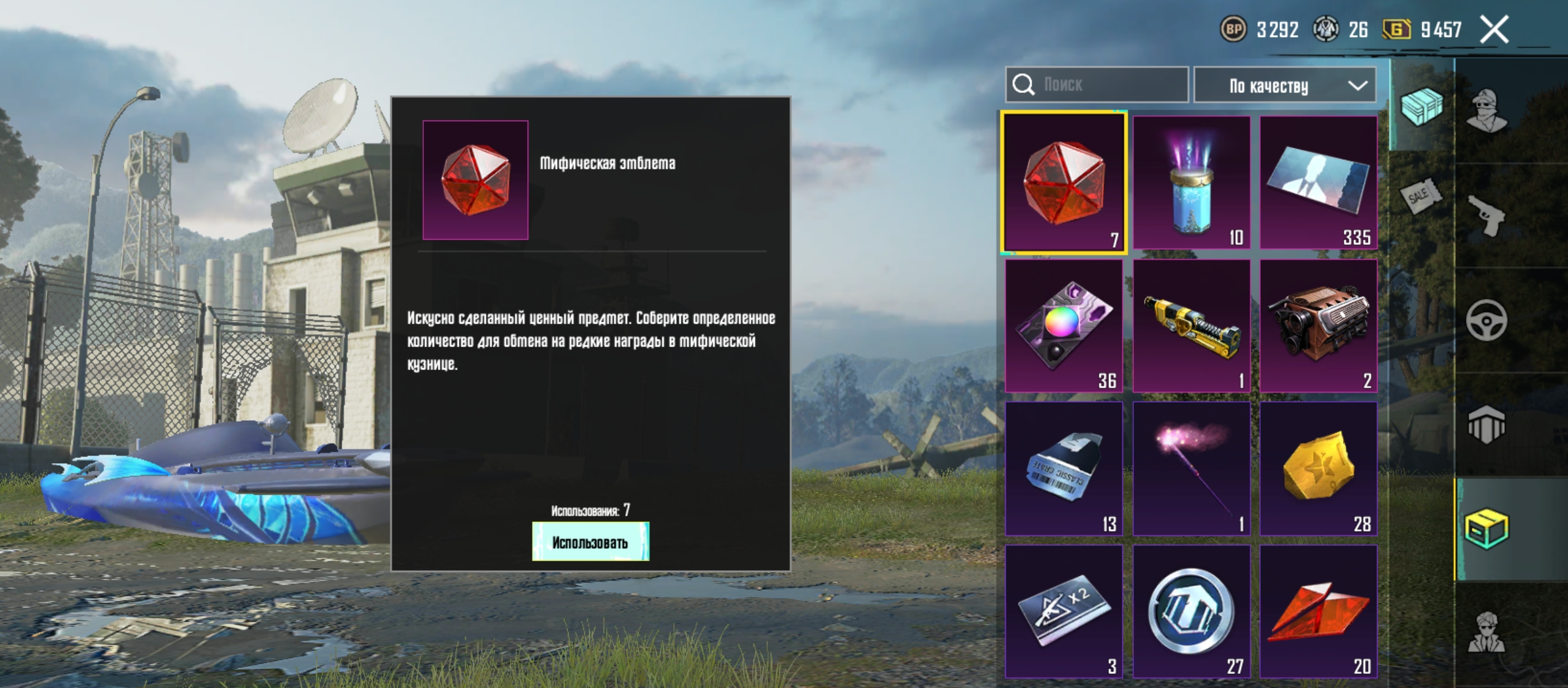Open the По качеству sort dropdown
The width and height of the screenshot is (1568, 688).
tap(1284, 85)
